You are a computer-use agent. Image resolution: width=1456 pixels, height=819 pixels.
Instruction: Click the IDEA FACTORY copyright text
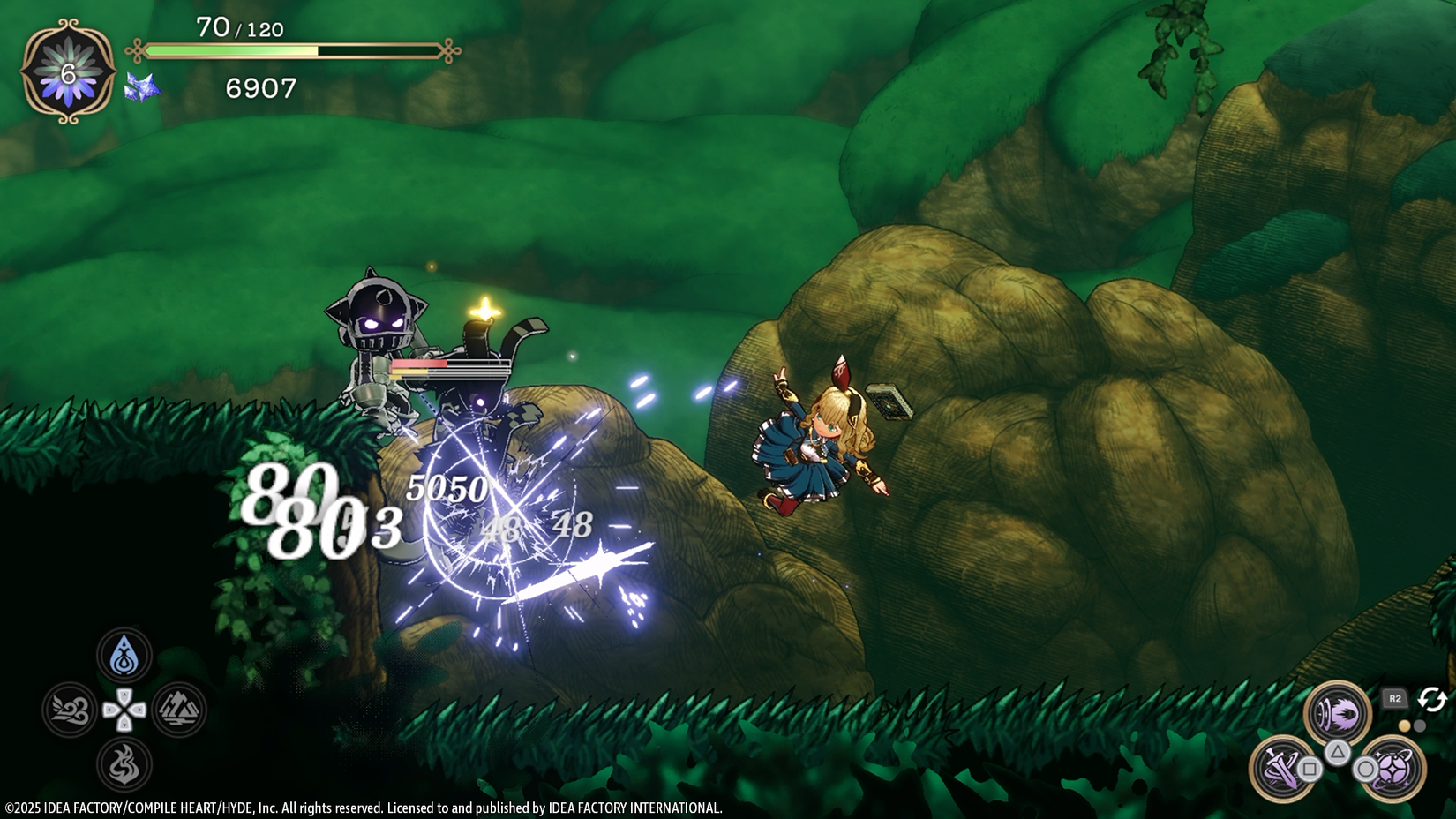[362, 806]
